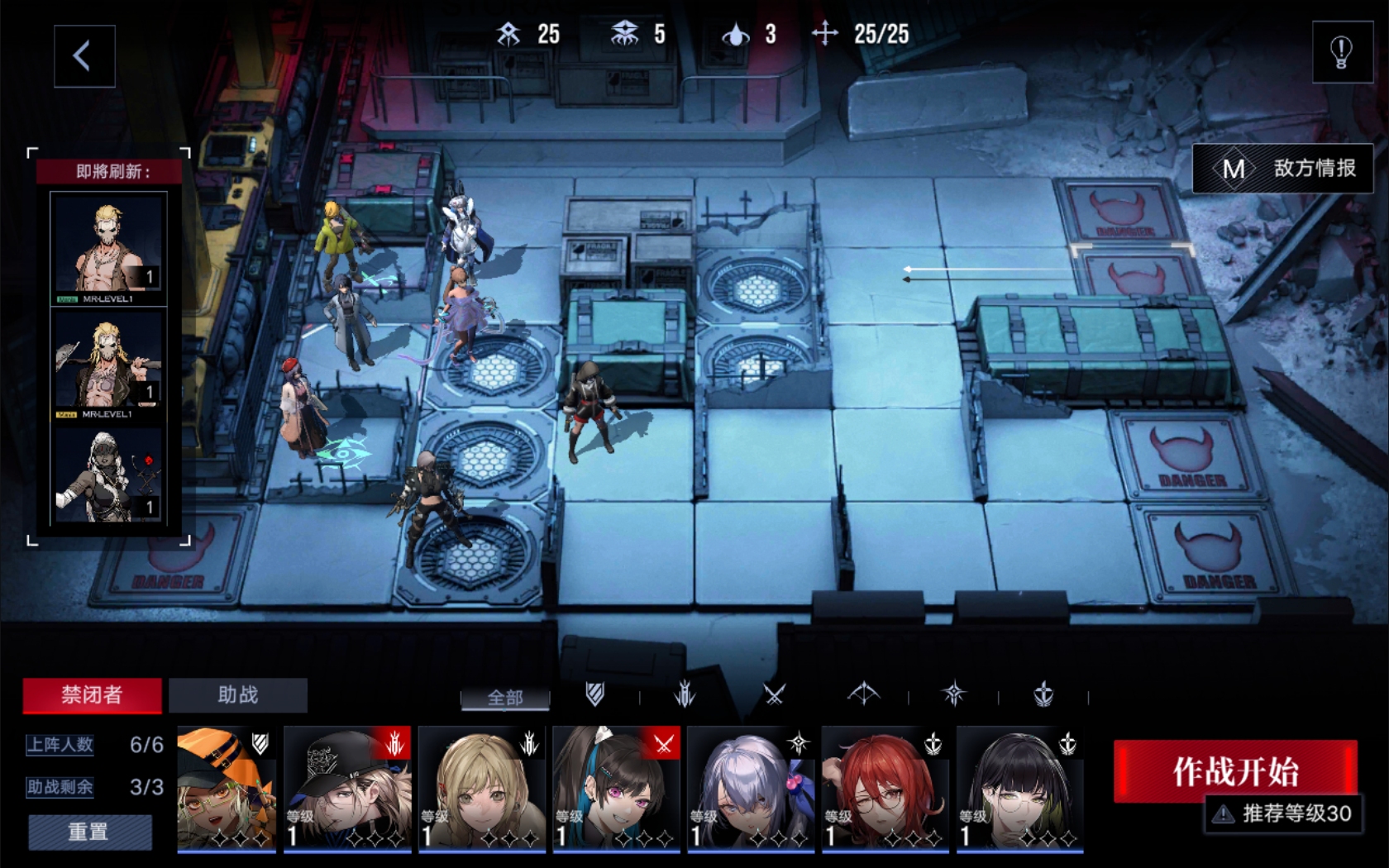The image size is (1389, 868).
Task: Filter by the four-point star class icon
Action: click(953, 694)
